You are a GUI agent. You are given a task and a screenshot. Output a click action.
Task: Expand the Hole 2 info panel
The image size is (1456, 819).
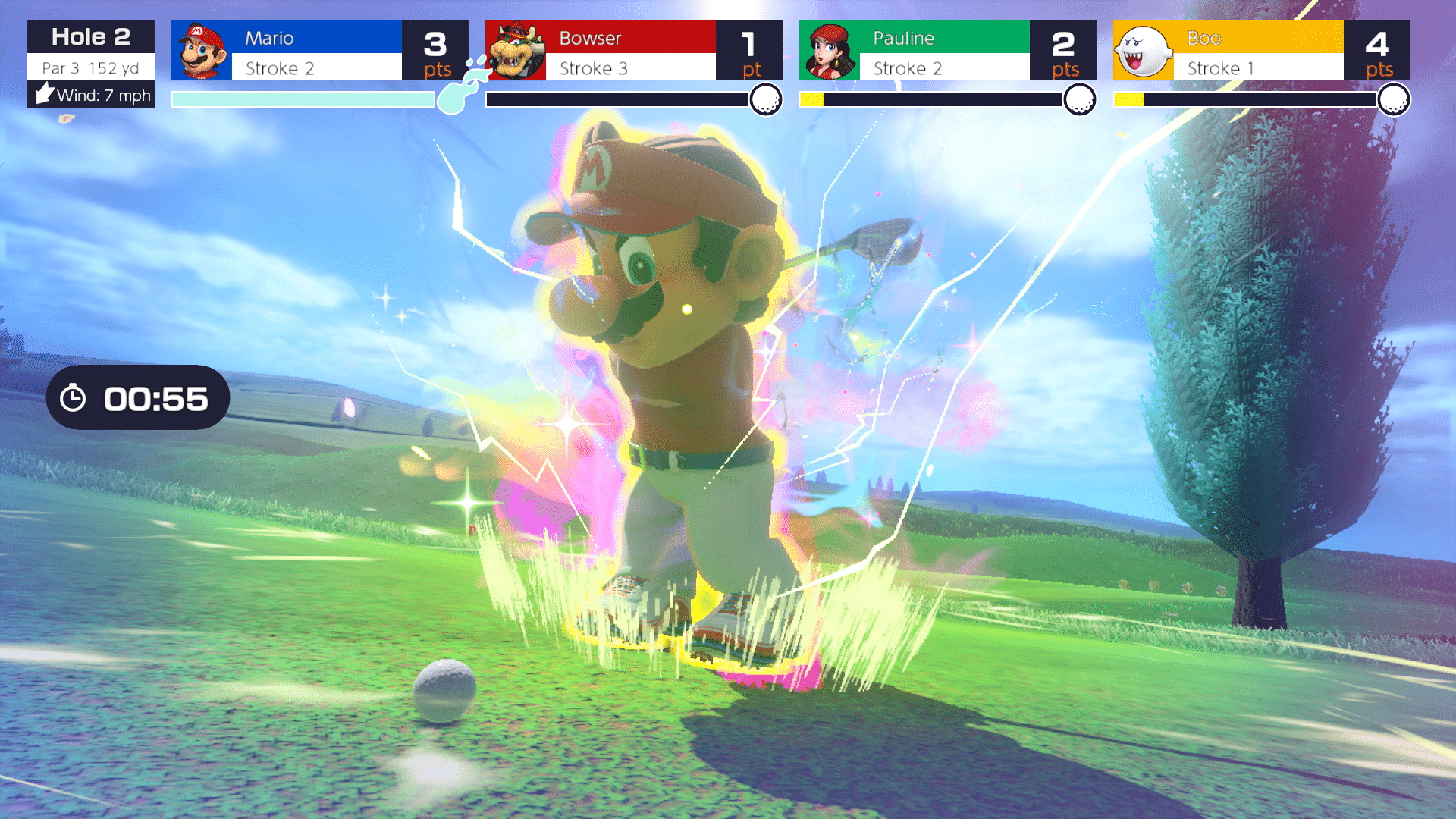[x=90, y=36]
